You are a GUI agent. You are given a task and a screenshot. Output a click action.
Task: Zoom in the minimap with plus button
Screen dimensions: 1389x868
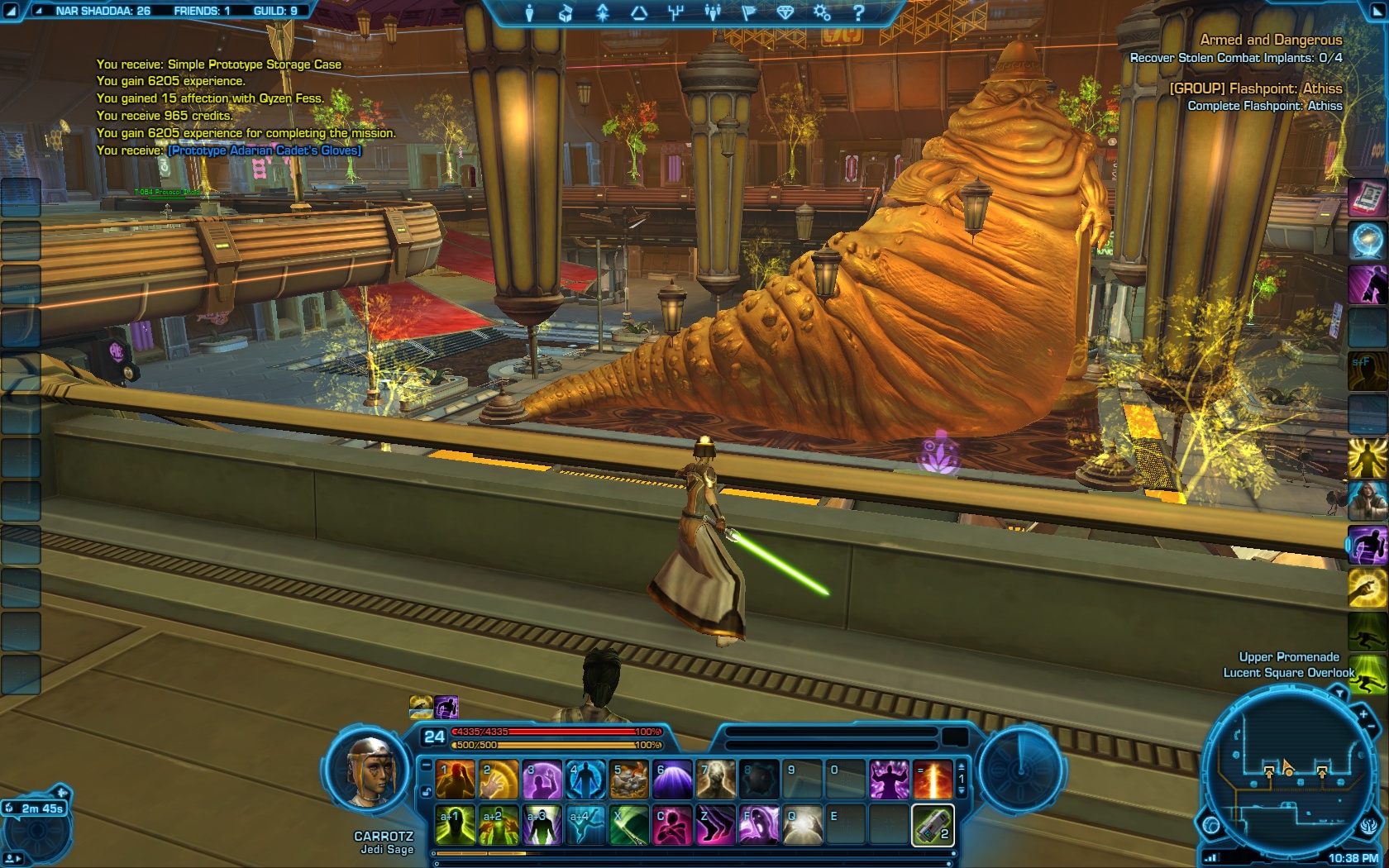click(1363, 713)
